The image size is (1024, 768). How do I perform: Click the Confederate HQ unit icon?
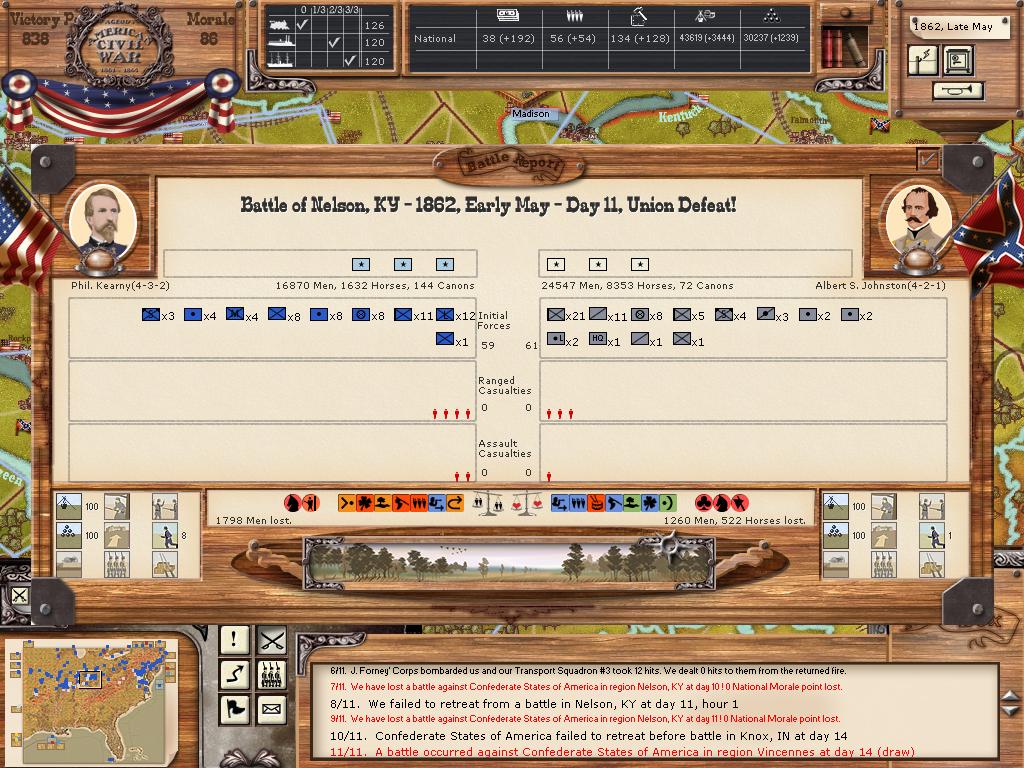coord(598,341)
